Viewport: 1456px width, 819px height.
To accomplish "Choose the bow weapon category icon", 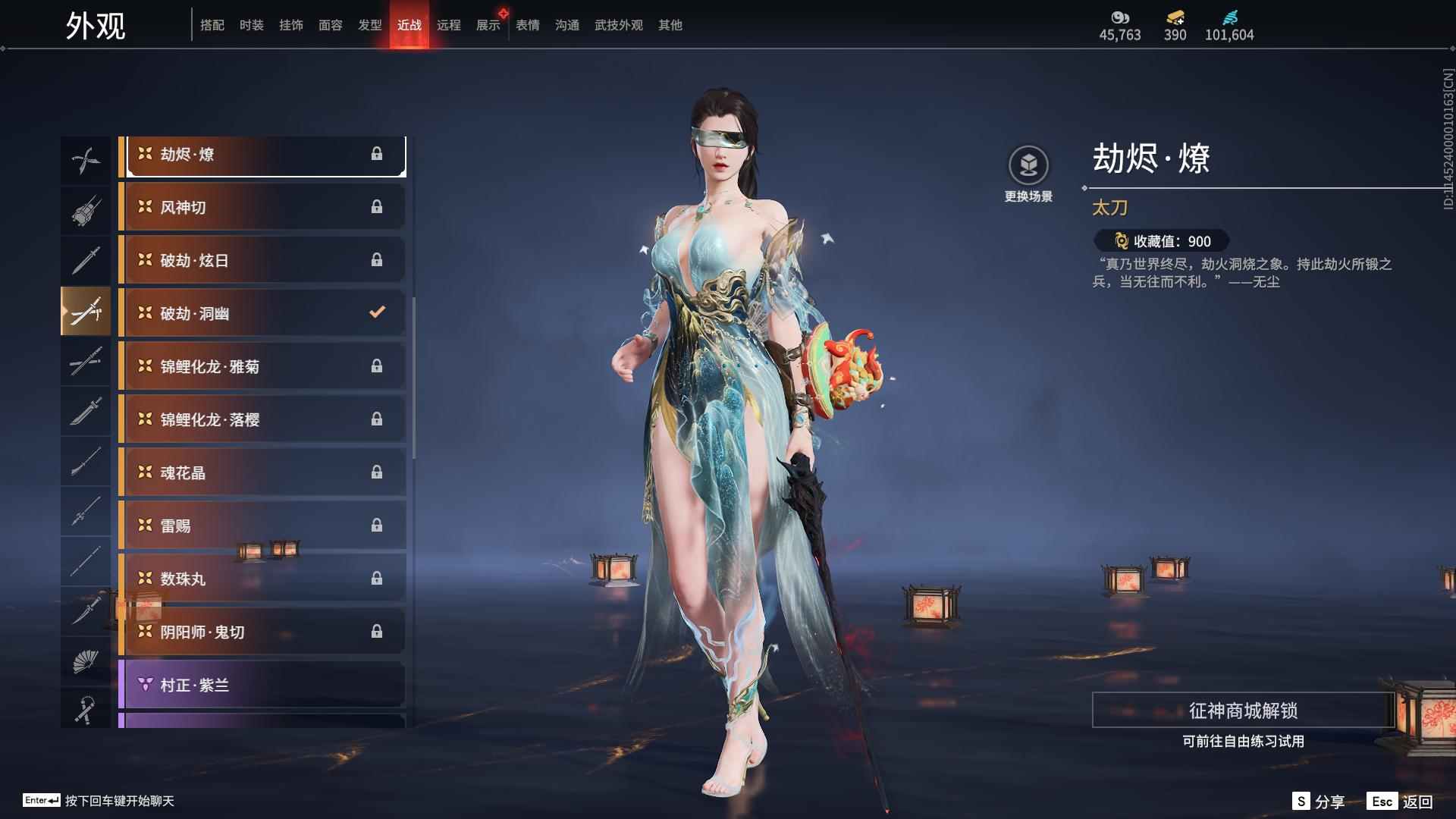I will click(x=85, y=160).
